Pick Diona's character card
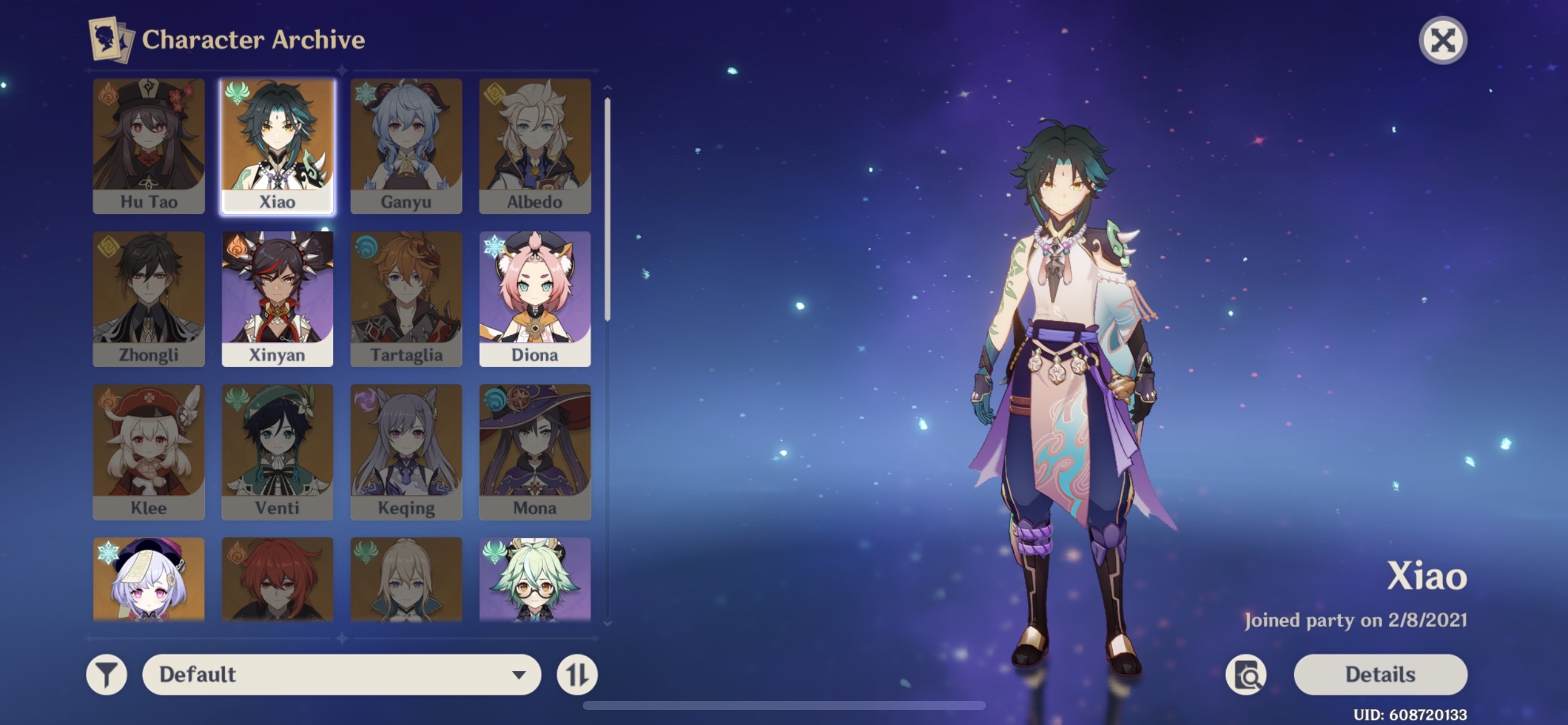This screenshot has width=1568, height=725. (535, 299)
